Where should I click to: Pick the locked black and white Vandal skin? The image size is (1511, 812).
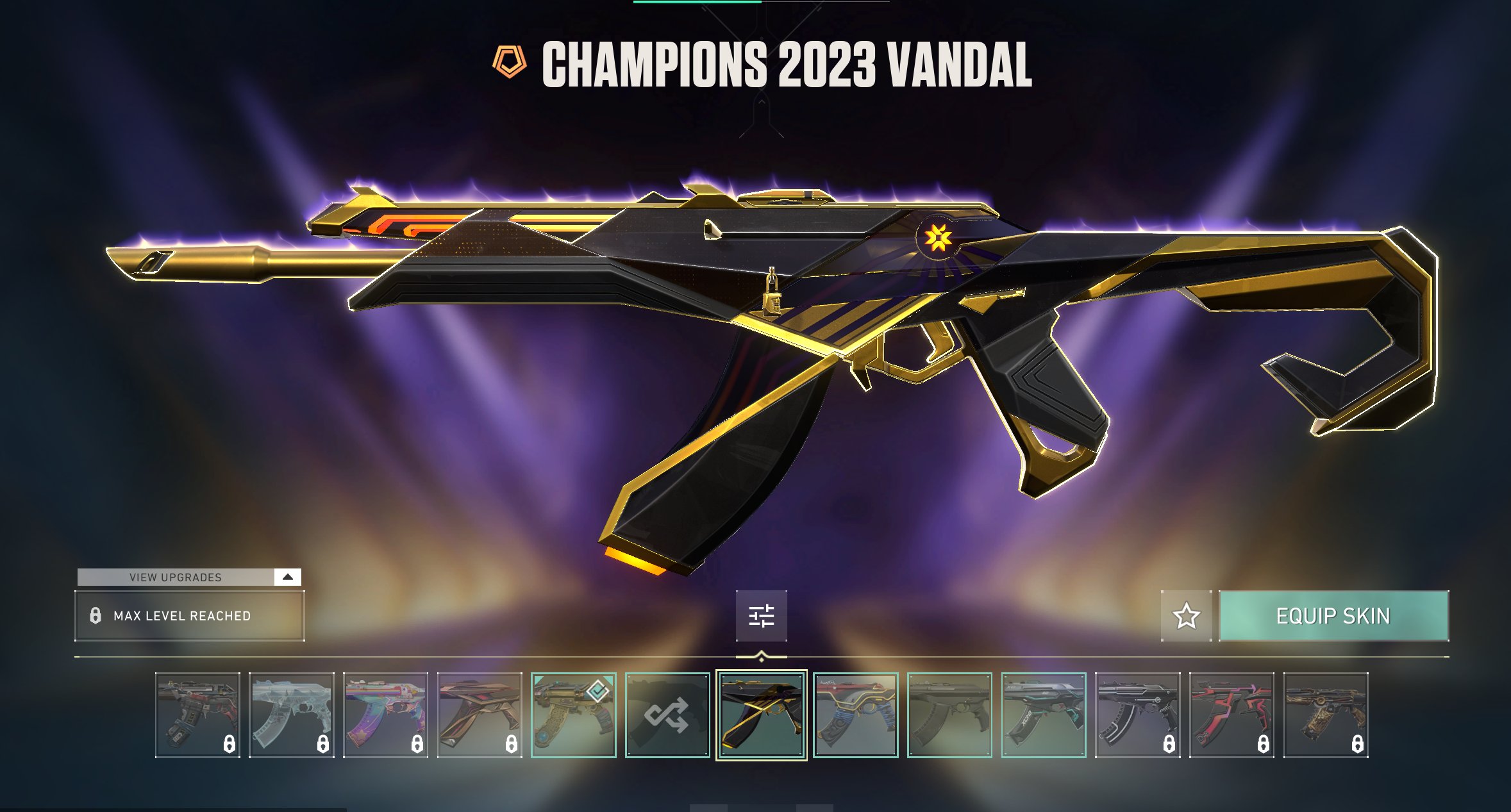click(x=1137, y=715)
